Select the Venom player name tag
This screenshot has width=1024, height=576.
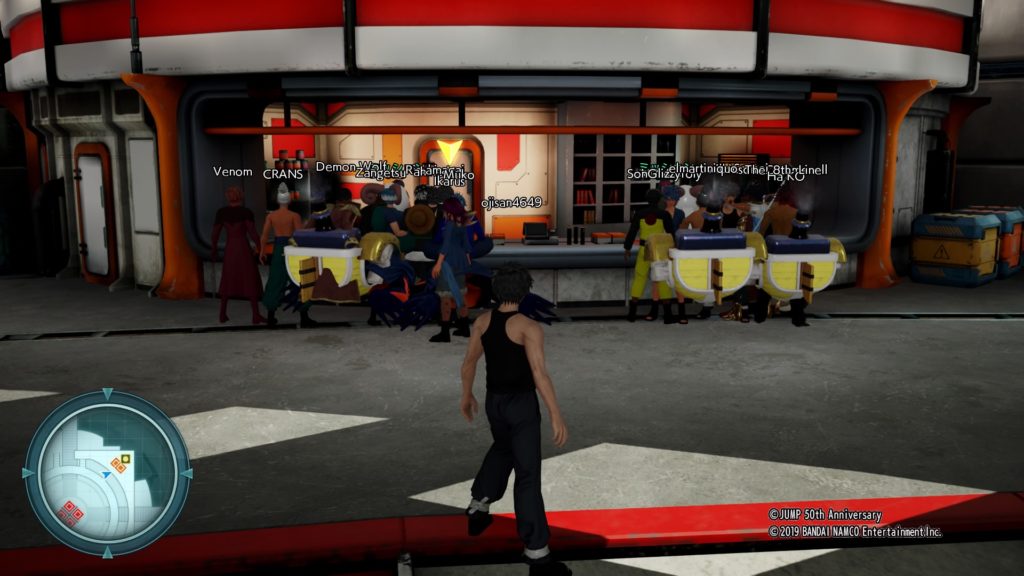pyautogui.click(x=233, y=171)
